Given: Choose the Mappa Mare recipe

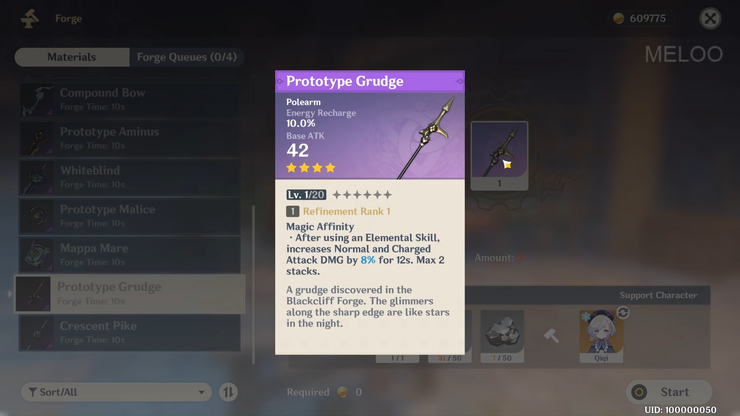Looking at the screenshot, I should tap(130, 255).
